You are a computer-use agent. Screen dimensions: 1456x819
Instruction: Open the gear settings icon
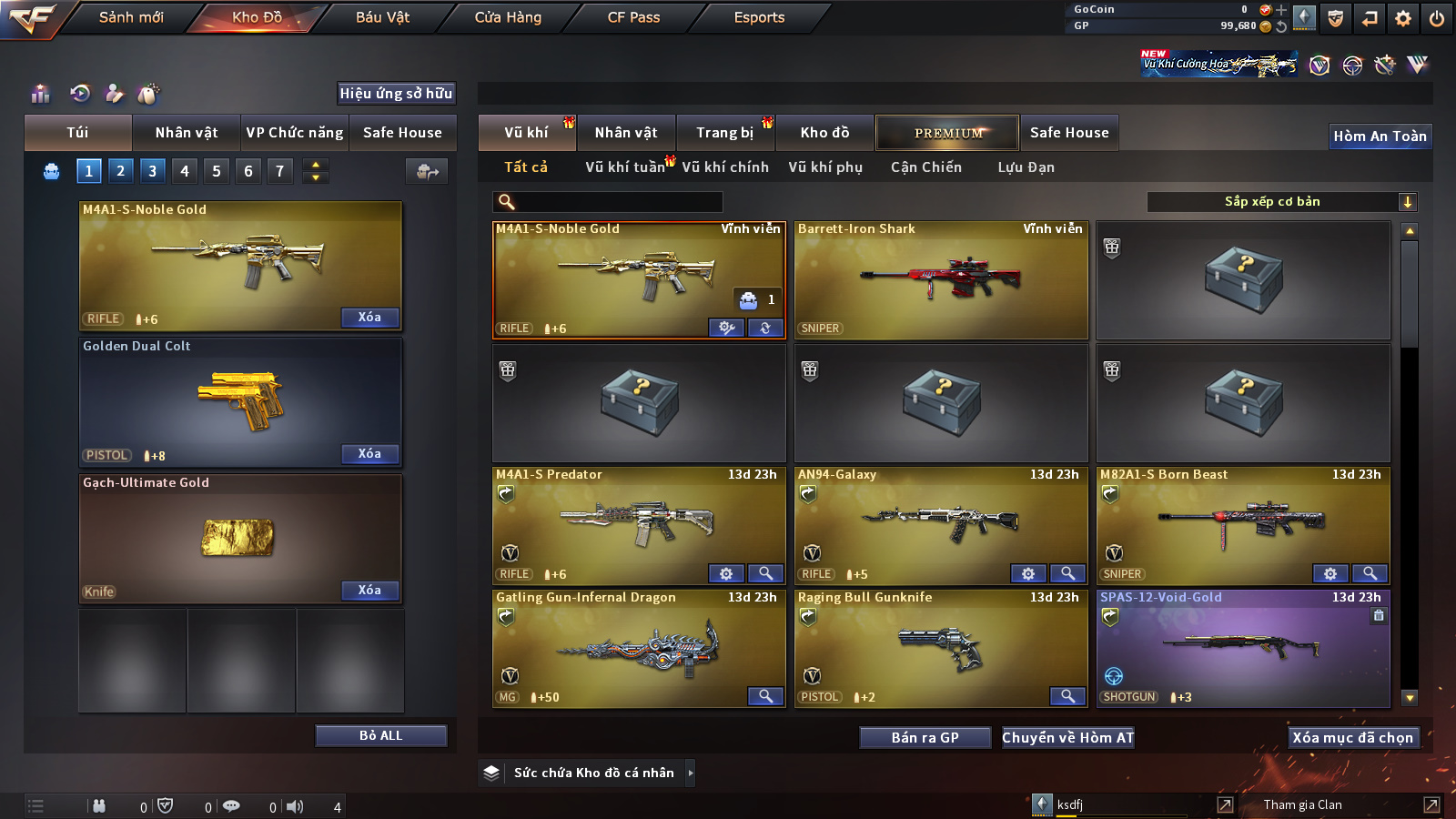(1403, 18)
